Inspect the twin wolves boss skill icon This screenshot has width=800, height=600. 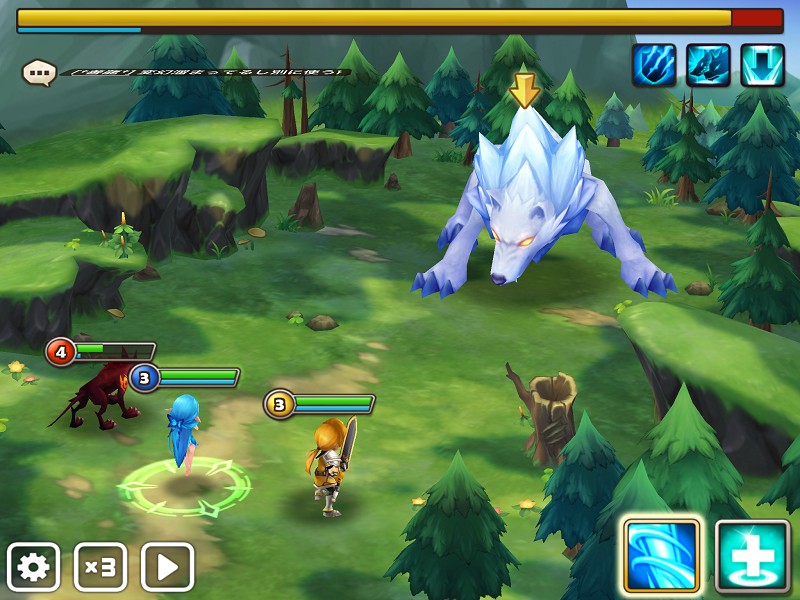708,65
